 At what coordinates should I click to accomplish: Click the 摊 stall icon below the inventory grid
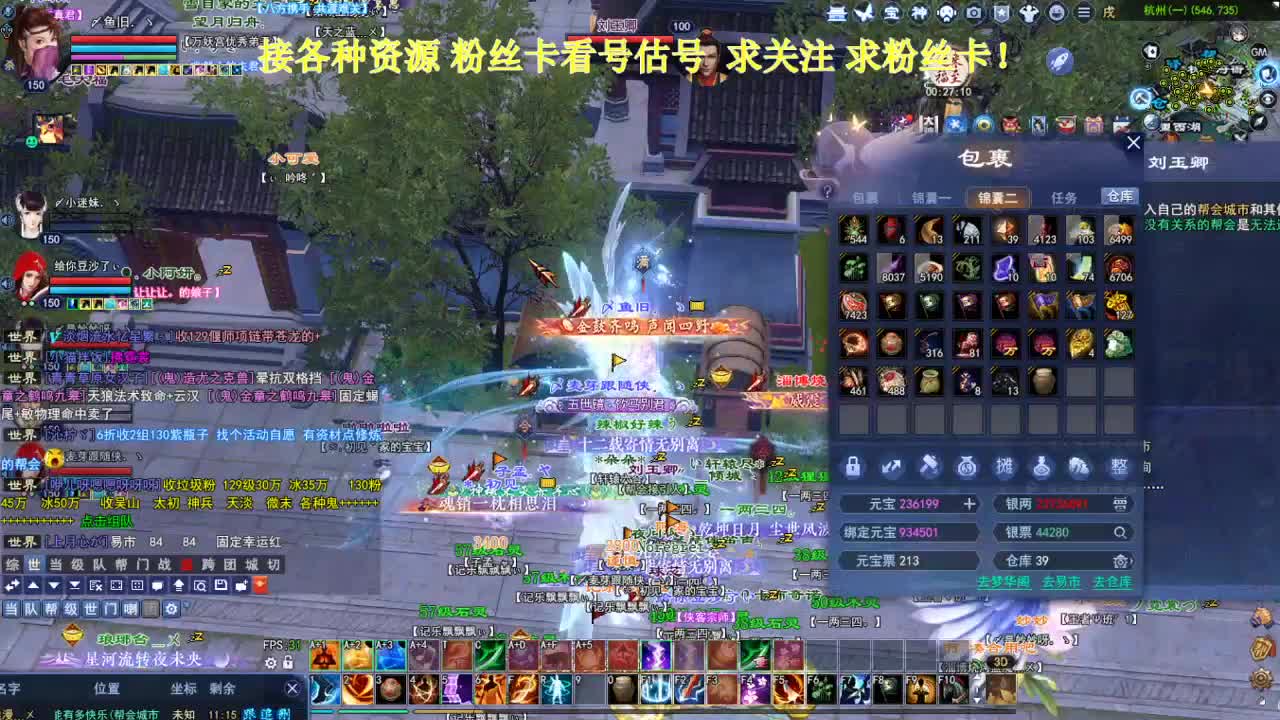pyautogui.click(x=1005, y=466)
